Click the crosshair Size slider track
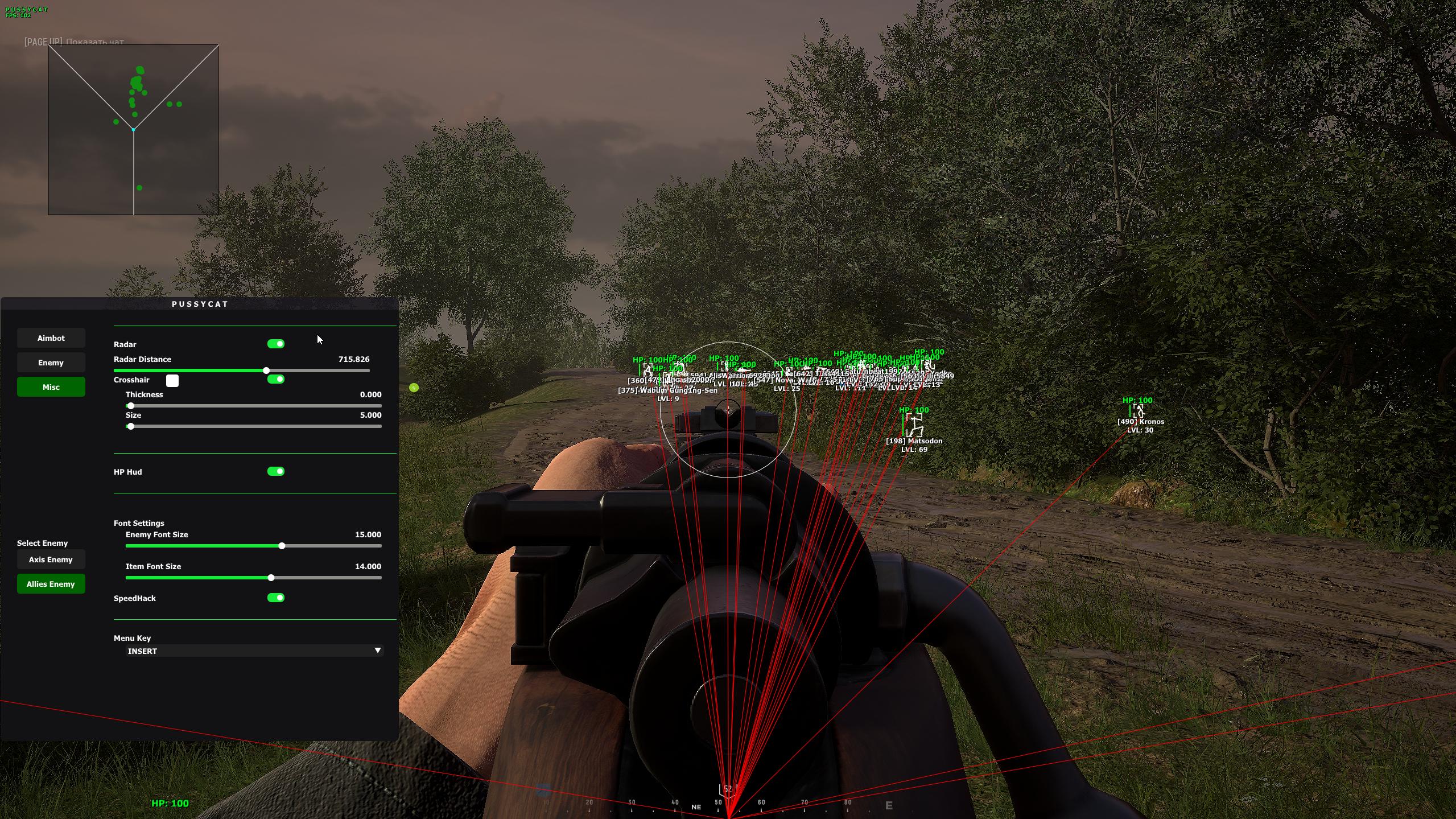The image size is (1456, 819). tap(253, 426)
